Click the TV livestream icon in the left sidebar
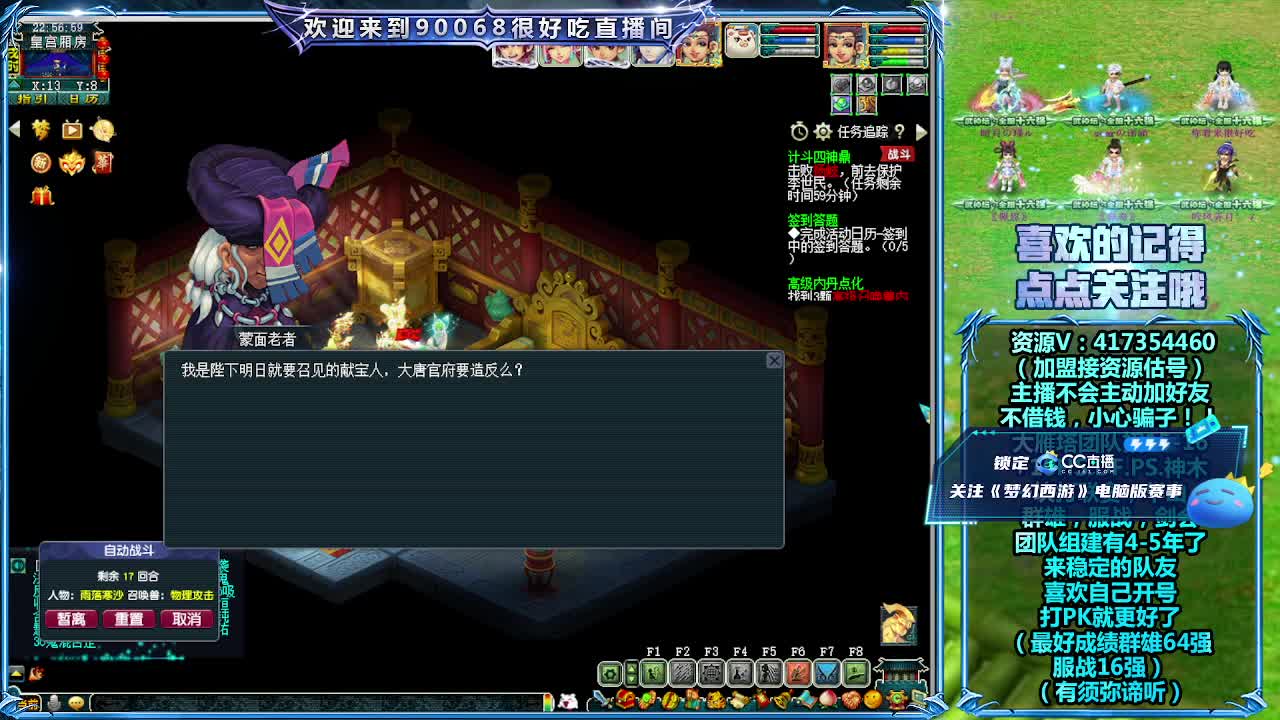This screenshot has width=1280, height=720. 71,129
